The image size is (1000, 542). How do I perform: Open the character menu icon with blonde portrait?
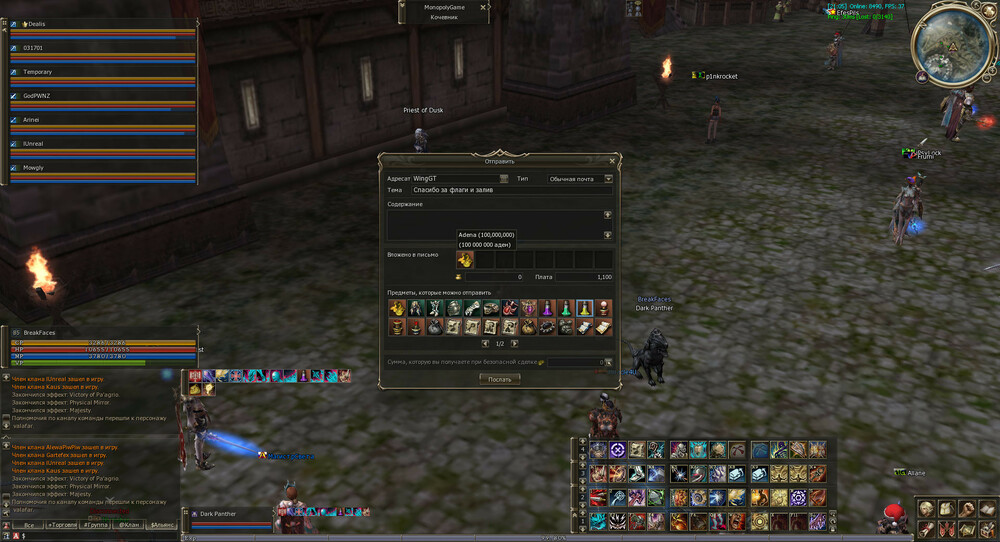(x=927, y=510)
